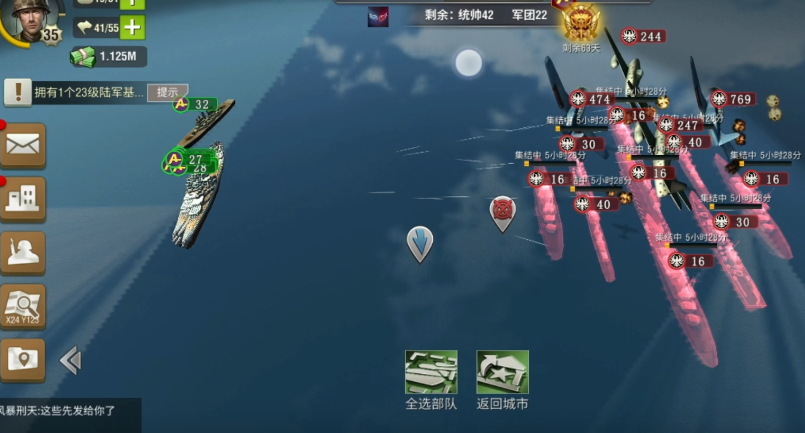805x433 pixels.
Task: Open the soldier silhouette troops menu
Action: (22, 253)
